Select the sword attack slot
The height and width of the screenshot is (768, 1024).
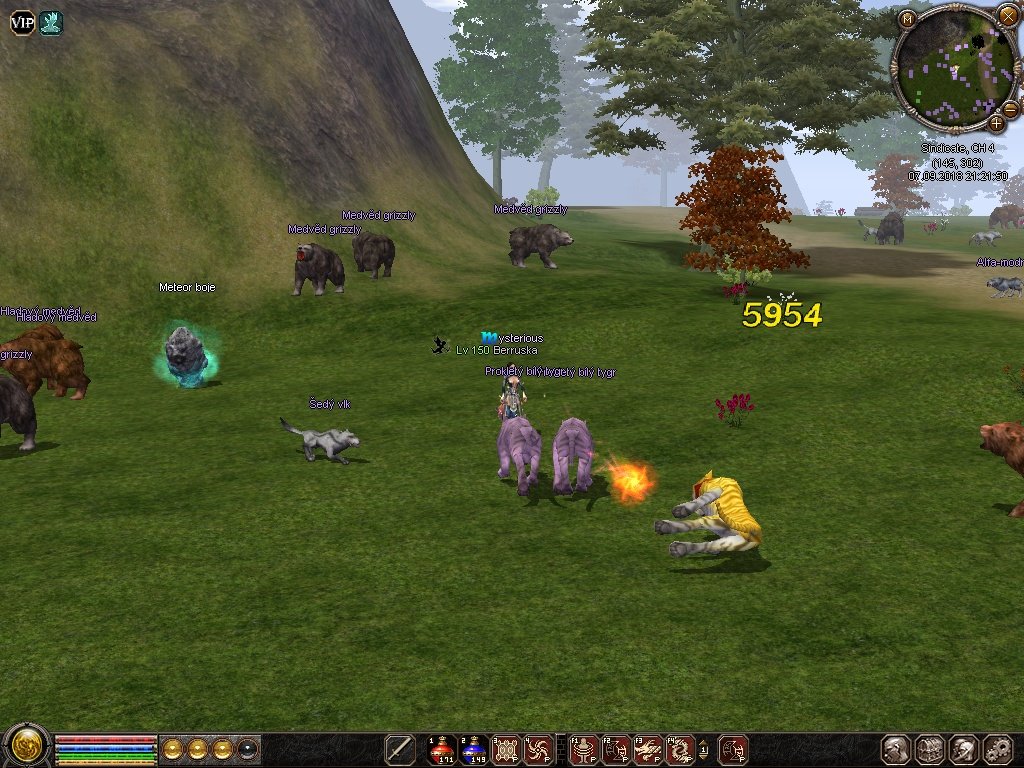click(x=401, y=749)
